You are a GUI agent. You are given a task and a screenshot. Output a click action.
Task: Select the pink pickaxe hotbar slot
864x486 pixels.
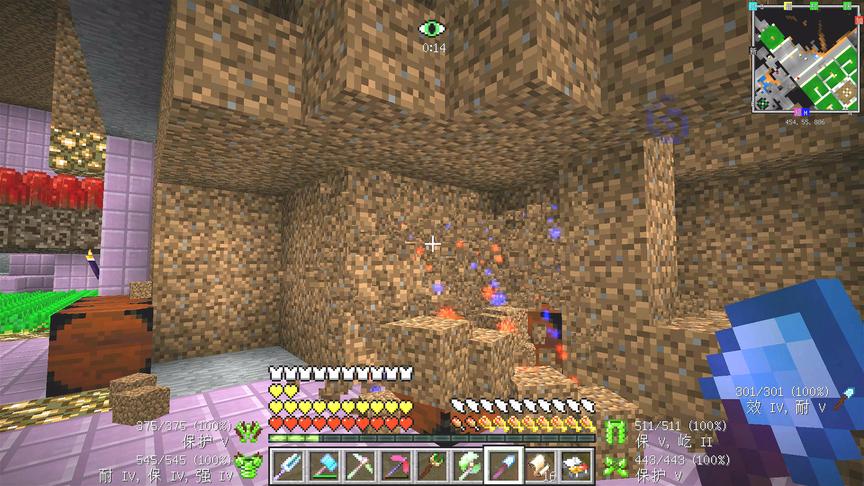[396, 466]
